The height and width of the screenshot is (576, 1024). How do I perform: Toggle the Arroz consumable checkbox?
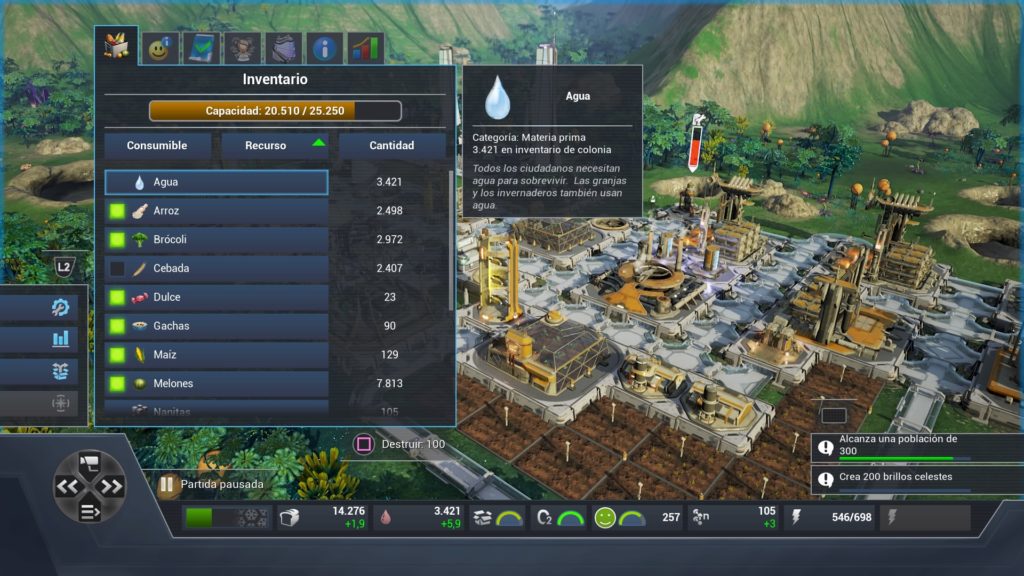click(117, 212)
